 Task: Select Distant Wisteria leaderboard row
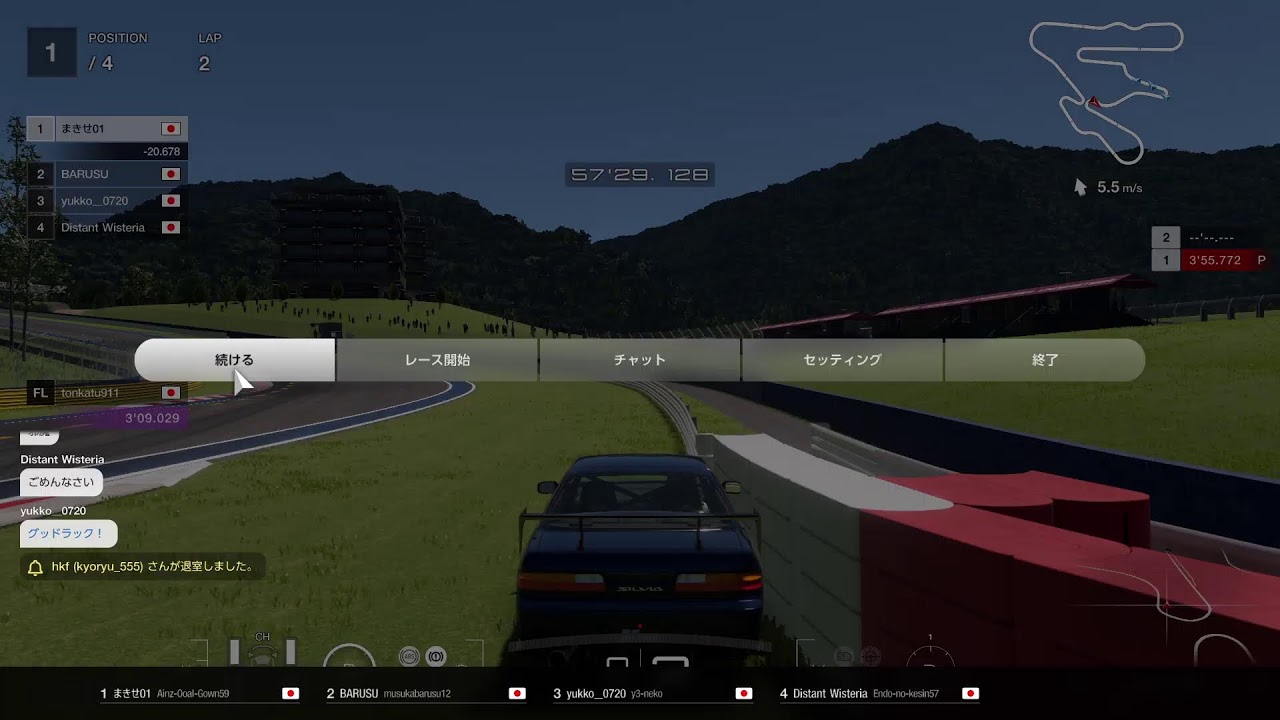pos(108,228)
